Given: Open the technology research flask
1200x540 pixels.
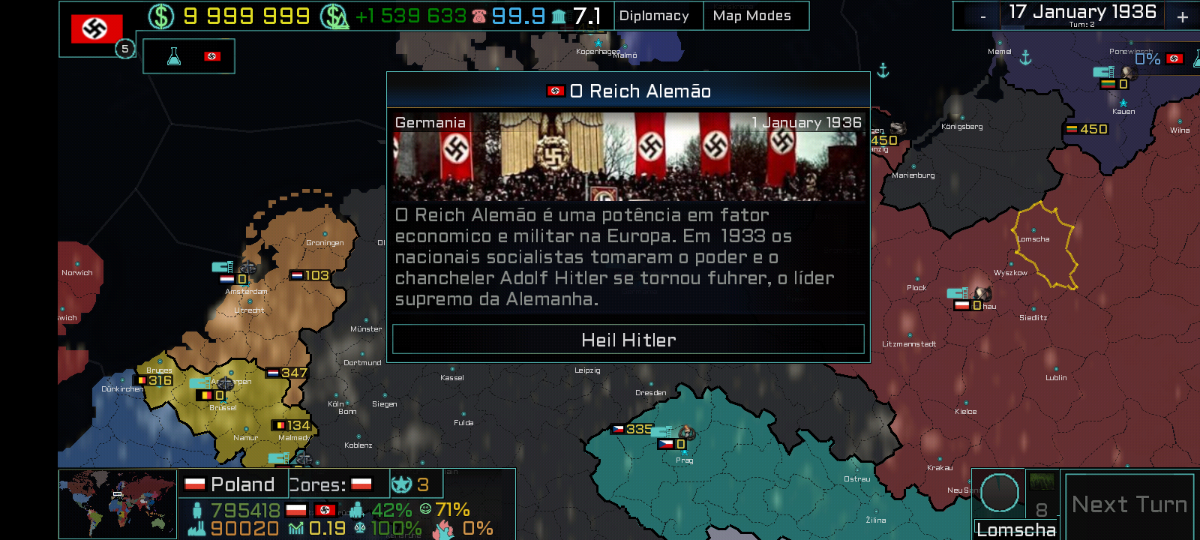Looking at the screenshot, I should 175,57.
